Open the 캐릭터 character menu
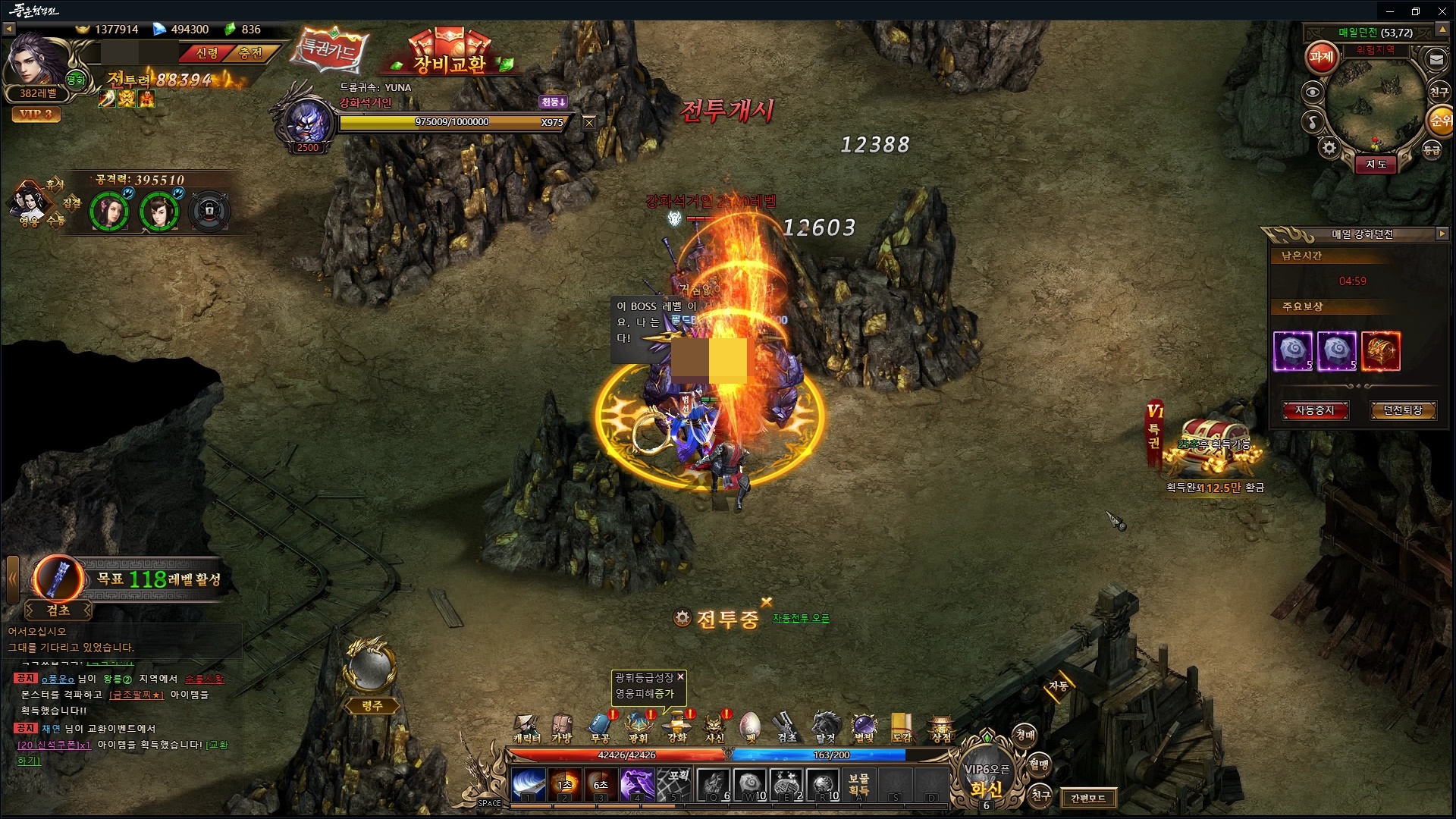This screenshot has width=1456, height=819. pyautogui.click(x=526, y=727)
